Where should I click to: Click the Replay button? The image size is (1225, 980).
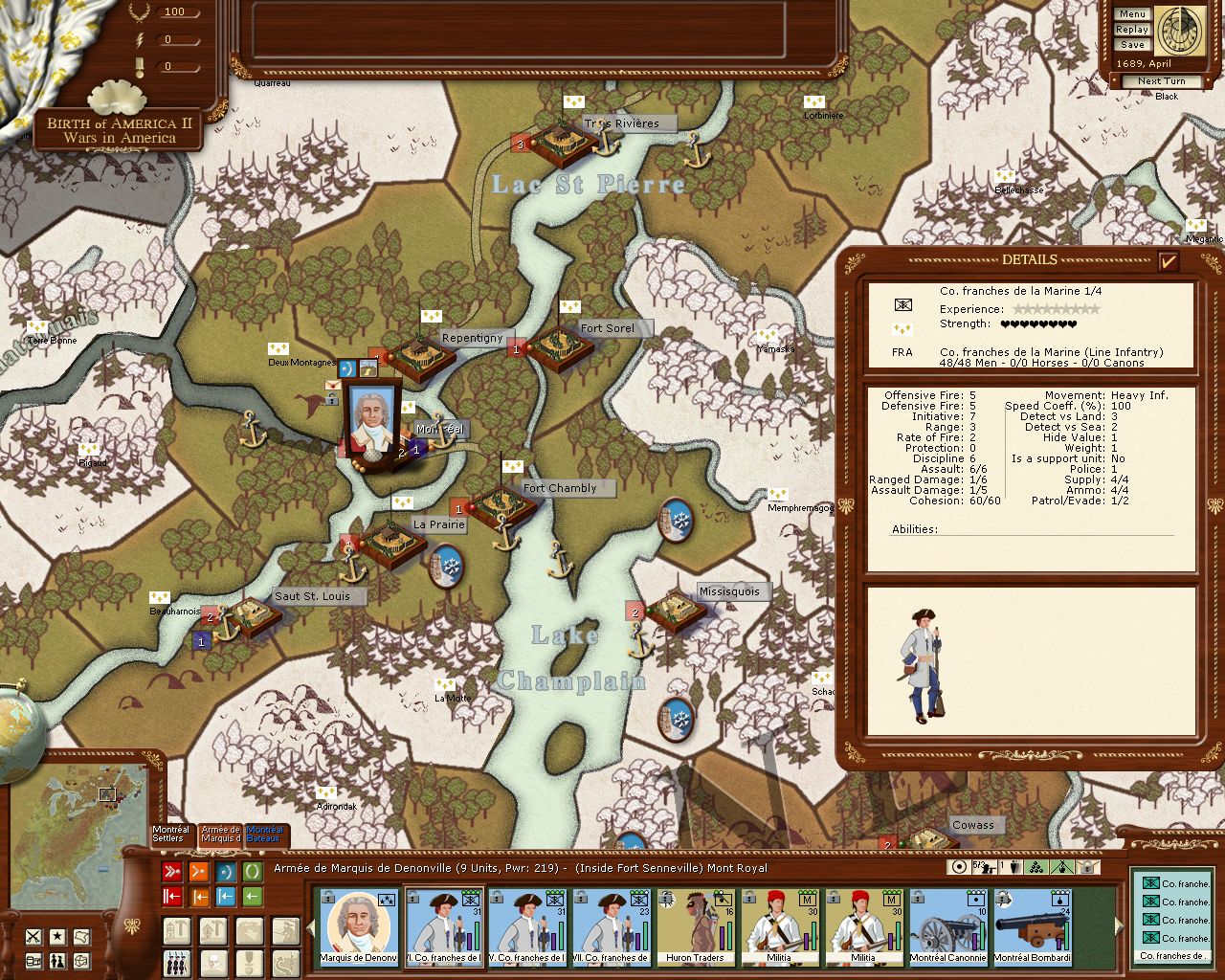point(1132,30)
